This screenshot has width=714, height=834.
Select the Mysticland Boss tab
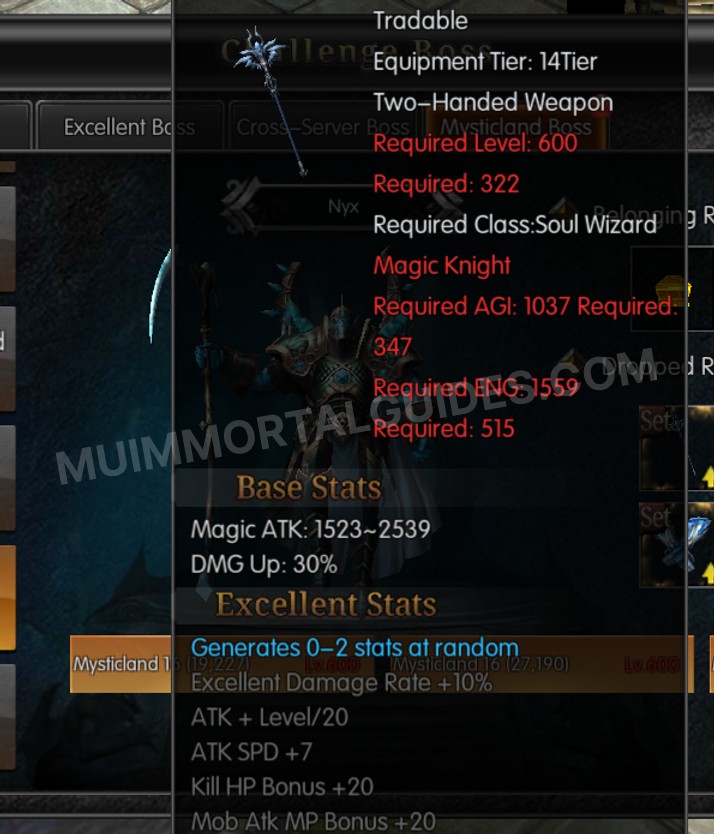coord(515,127)
